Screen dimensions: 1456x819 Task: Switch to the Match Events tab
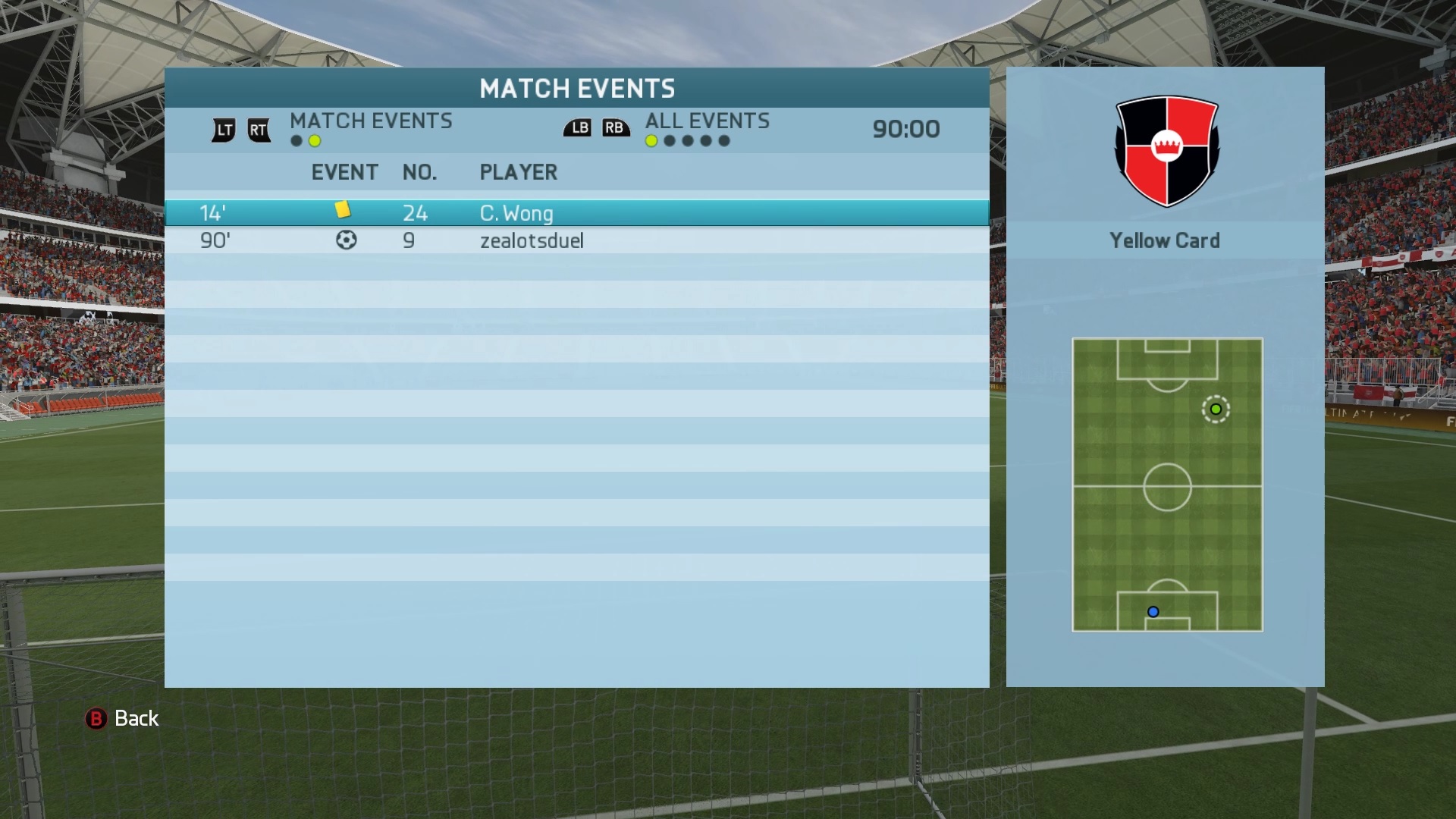pyautogui.click(x=370, y=121)
